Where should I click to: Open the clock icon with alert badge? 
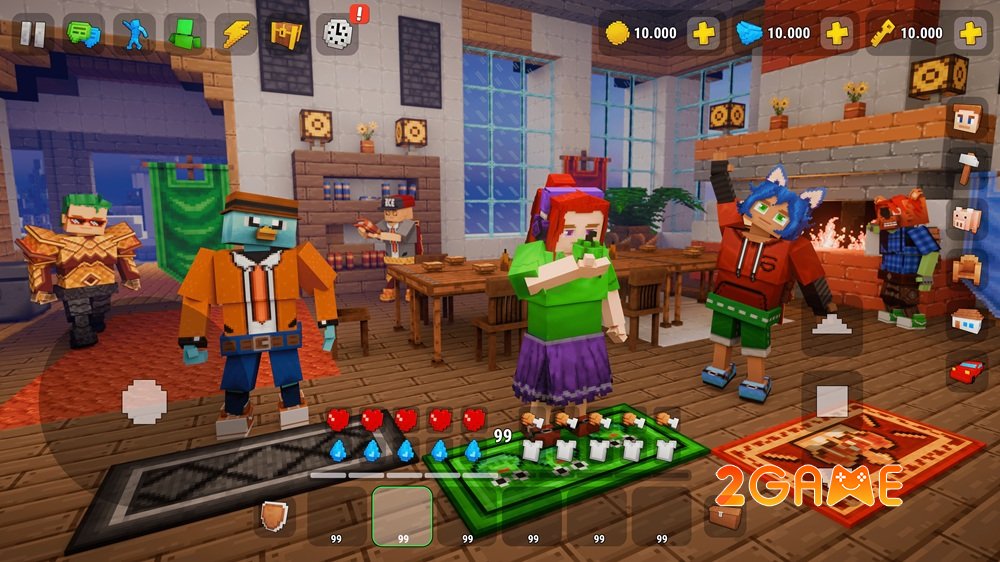coord(338,34)
